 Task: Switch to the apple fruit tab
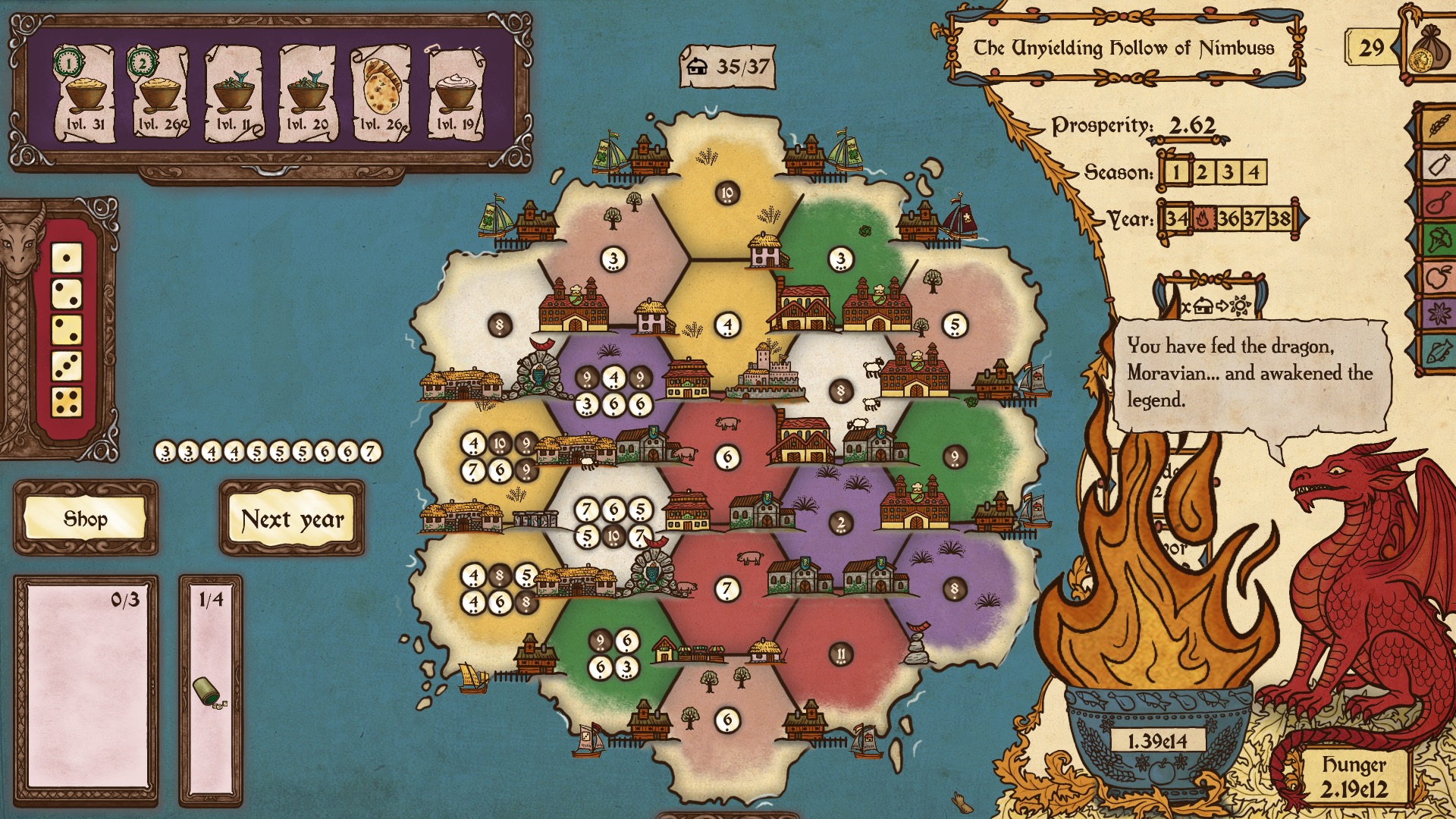[x=1438, y=278]
